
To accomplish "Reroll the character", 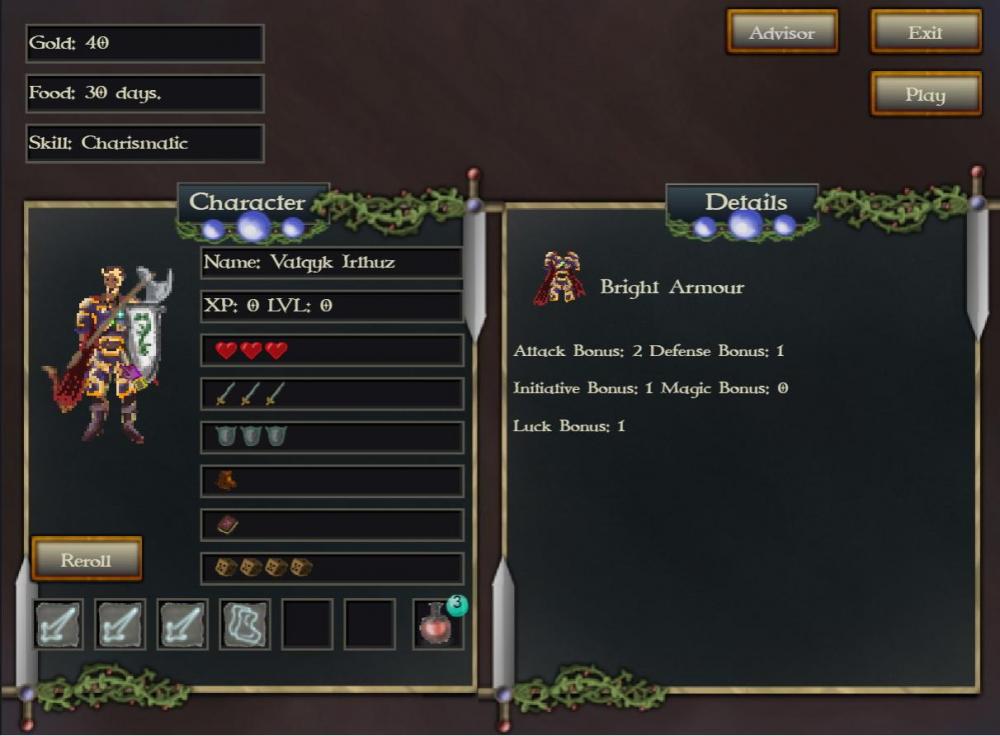I will click(x=86, y=560).
